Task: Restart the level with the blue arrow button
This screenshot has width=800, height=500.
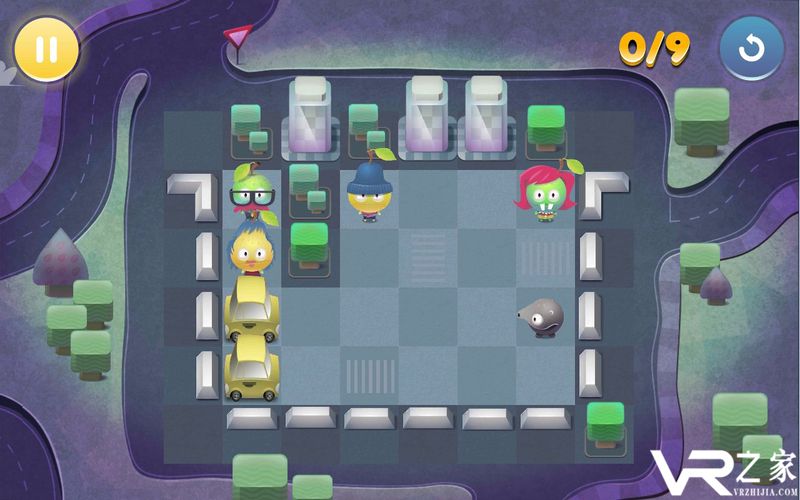Action: [x=750, y=47]
